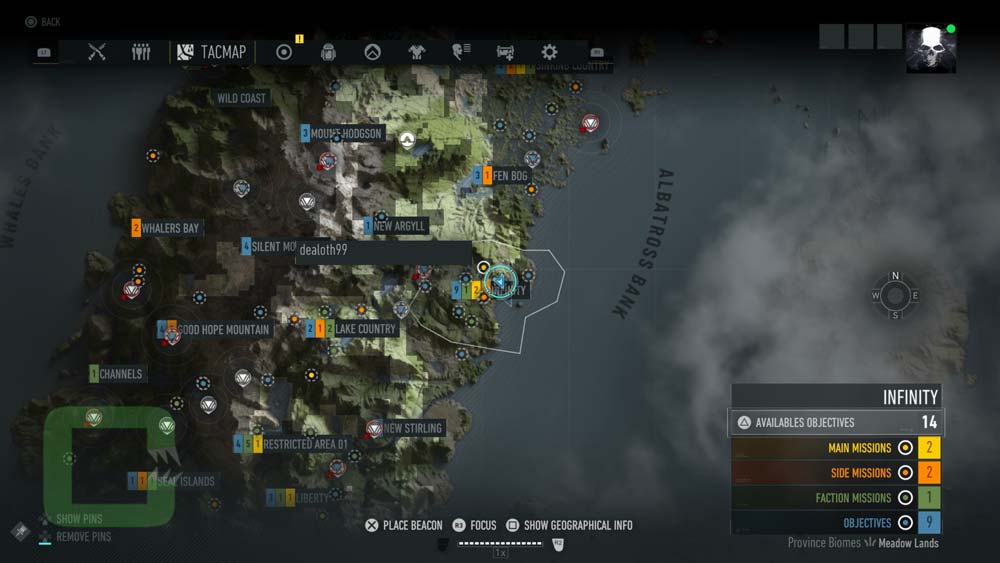1000x563 pixels.
Task: Click the skull player avatar
Action: [x=931, y=49]
